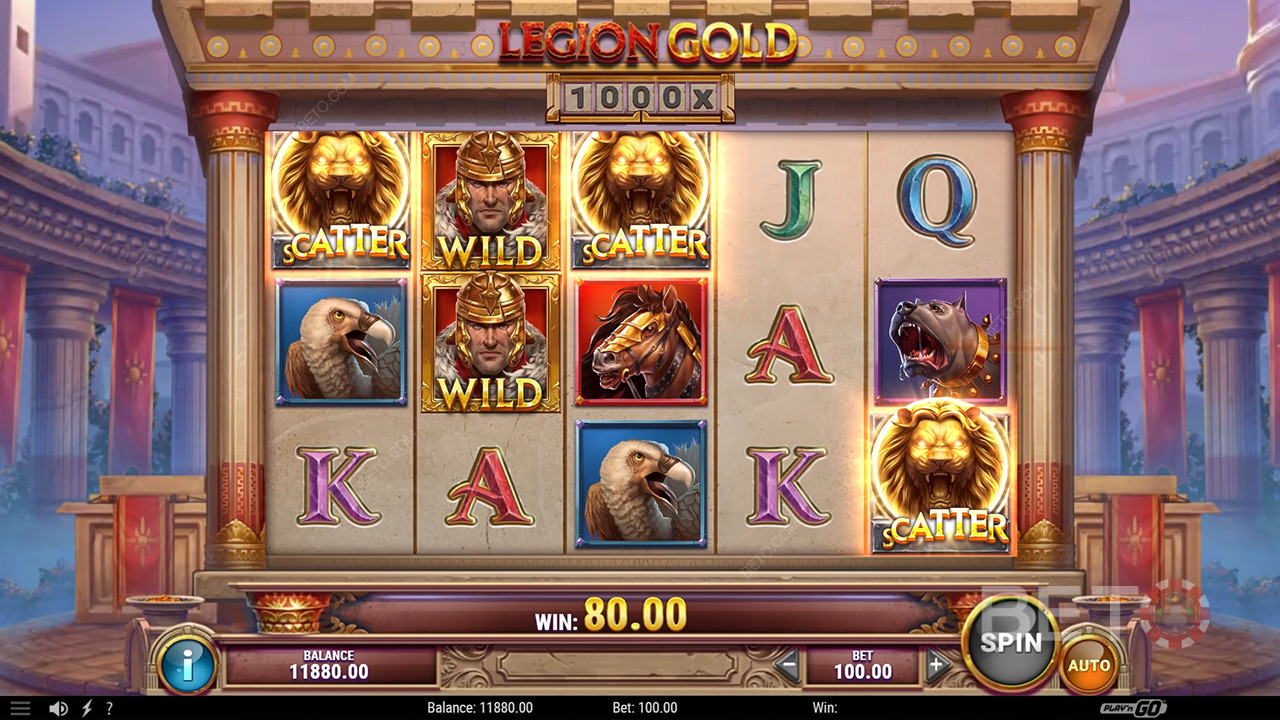Increase the bet with the plus button
Viewport: 1280px width, 720px height.
click(x=937, y=664)
